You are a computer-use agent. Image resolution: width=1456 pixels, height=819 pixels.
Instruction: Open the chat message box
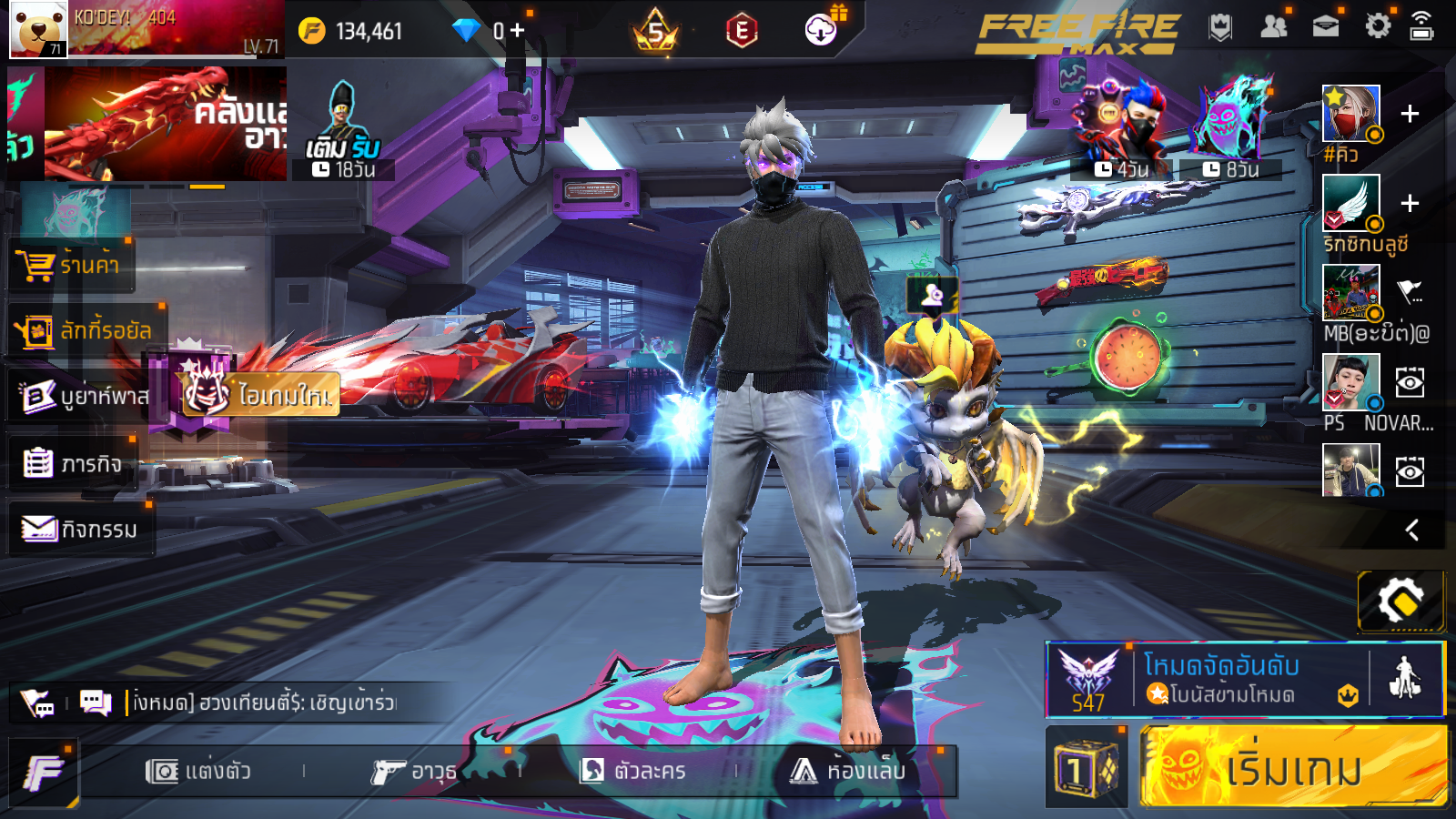click(x=264, y=703)
